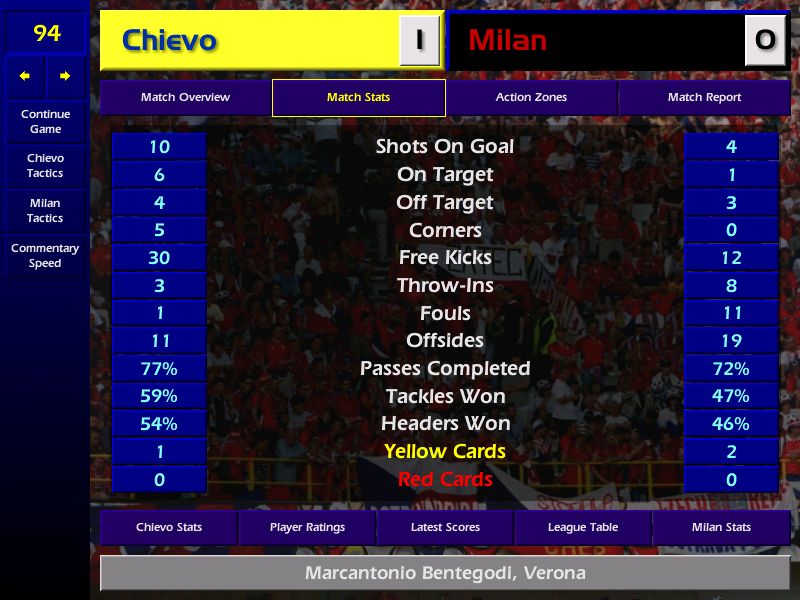The image size is (800, 600).
Task: Open the League Table
Action: (583, 527)
